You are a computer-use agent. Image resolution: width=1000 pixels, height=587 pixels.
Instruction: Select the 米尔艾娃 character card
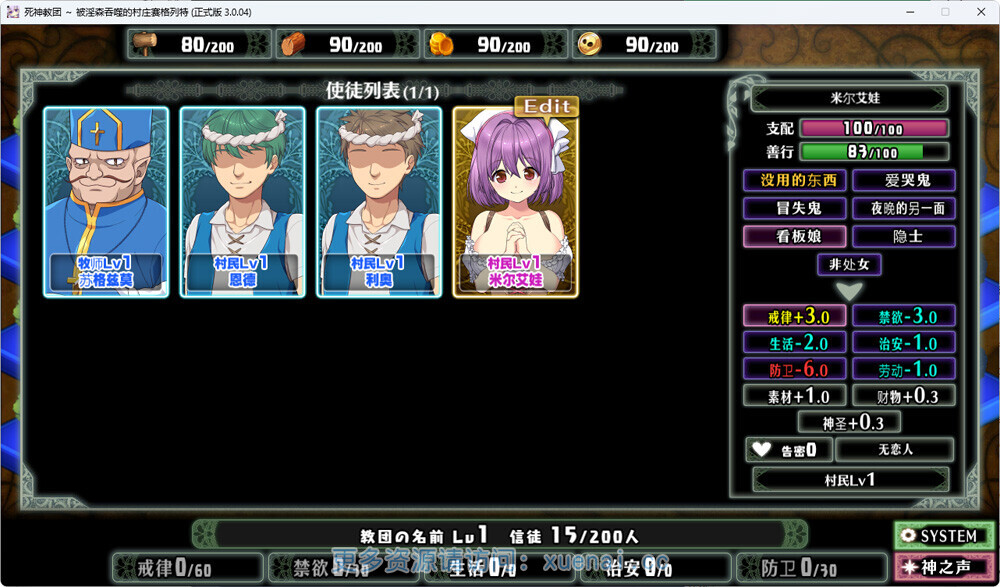point(515,205)
